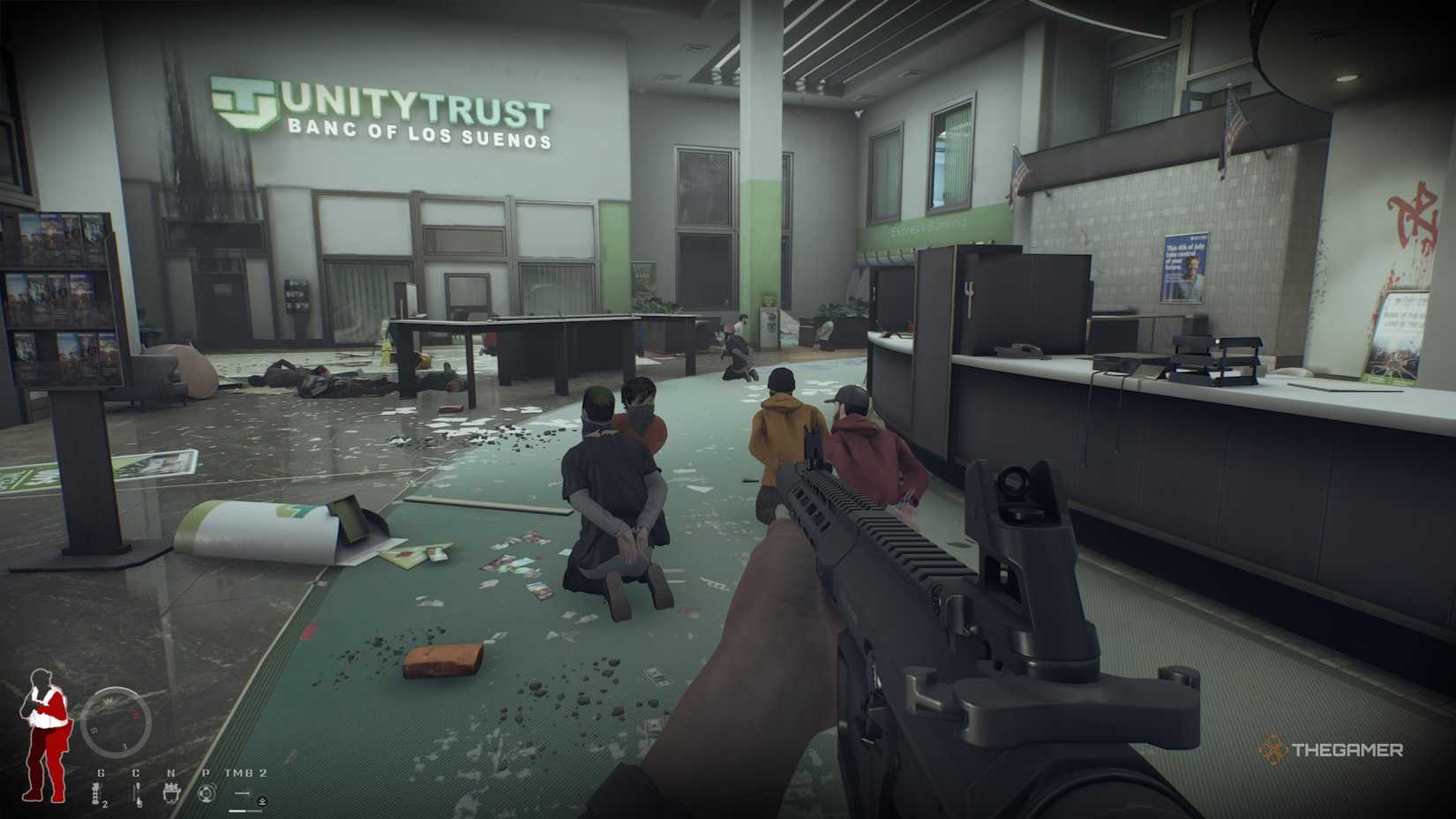The image size is (1456, 819).
Task: Click the grenade count number 2
Action: tap(104, 804)
